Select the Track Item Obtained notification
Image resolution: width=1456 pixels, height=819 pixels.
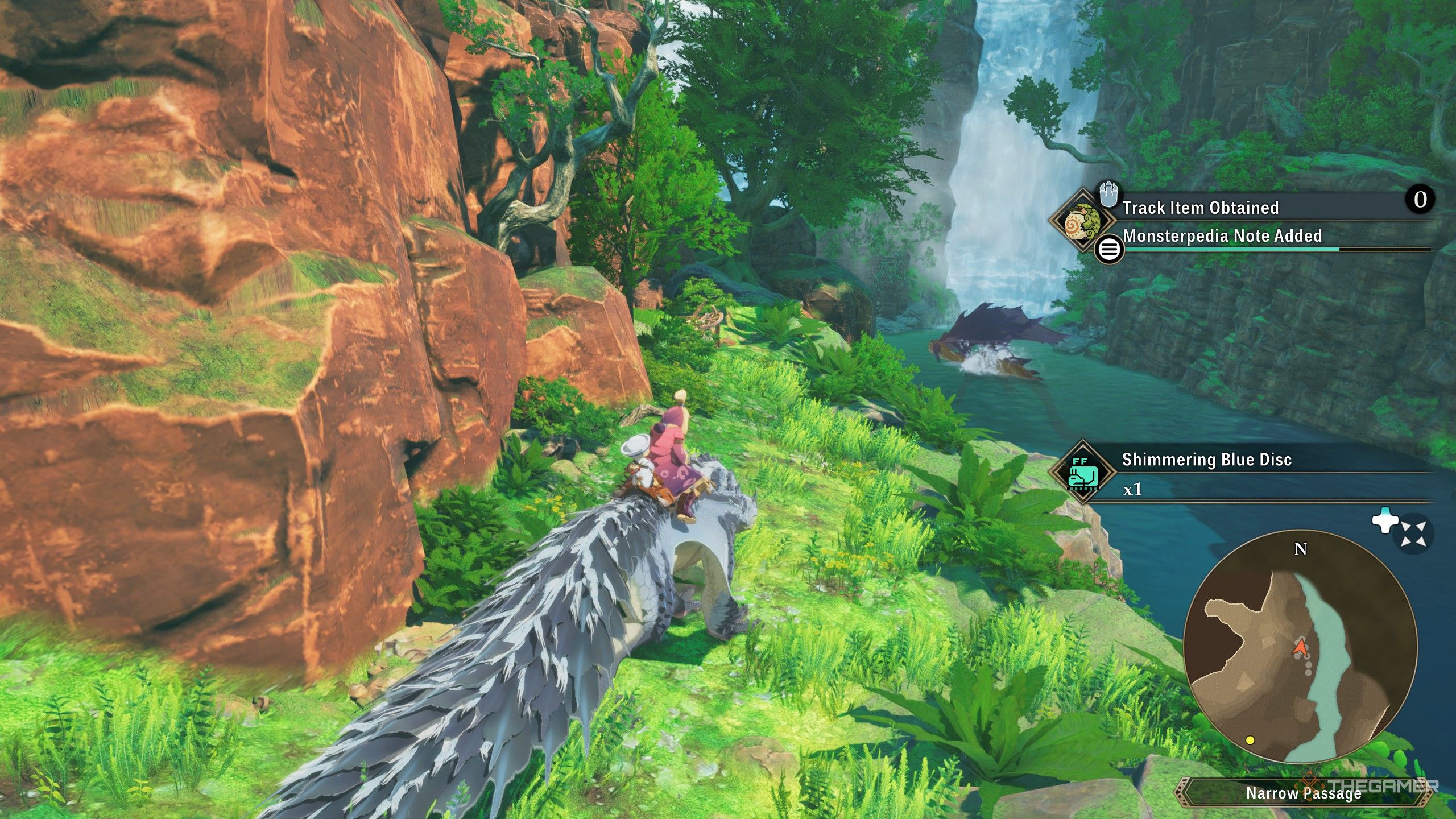pos(1200,208)
